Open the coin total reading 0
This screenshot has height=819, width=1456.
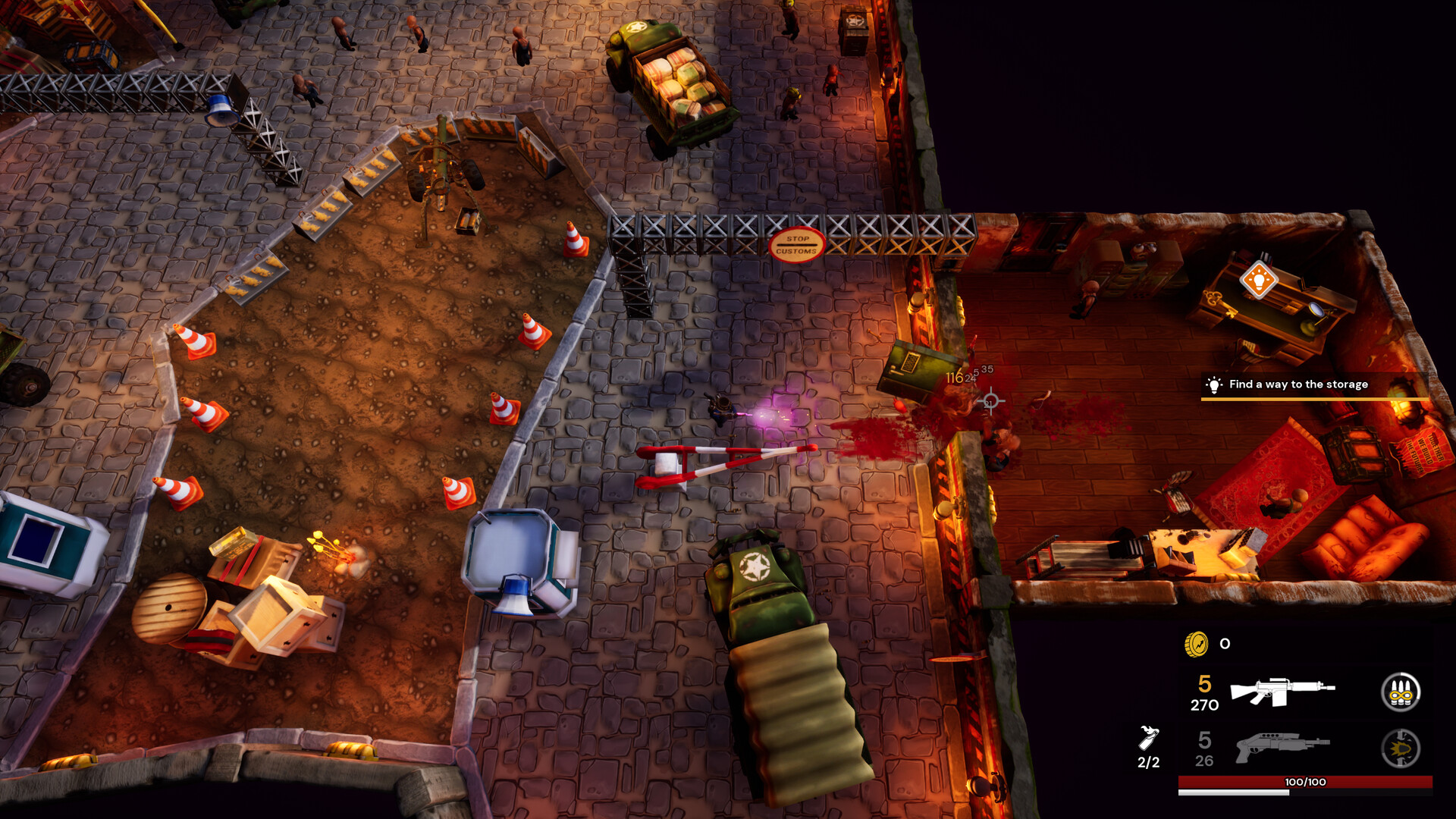1224,645
